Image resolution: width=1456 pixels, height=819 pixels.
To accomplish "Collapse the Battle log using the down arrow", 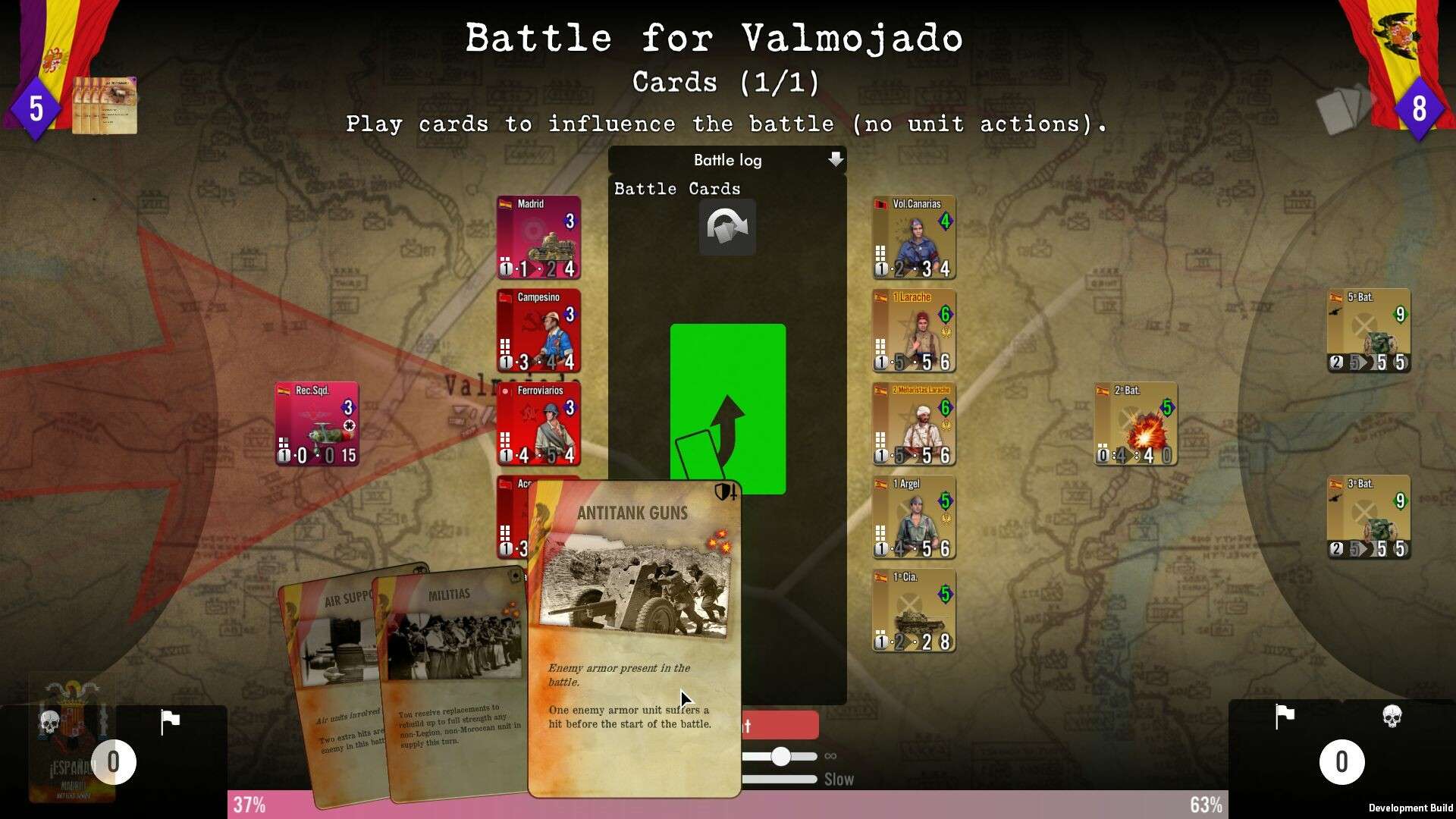I will tap(836, 160).
